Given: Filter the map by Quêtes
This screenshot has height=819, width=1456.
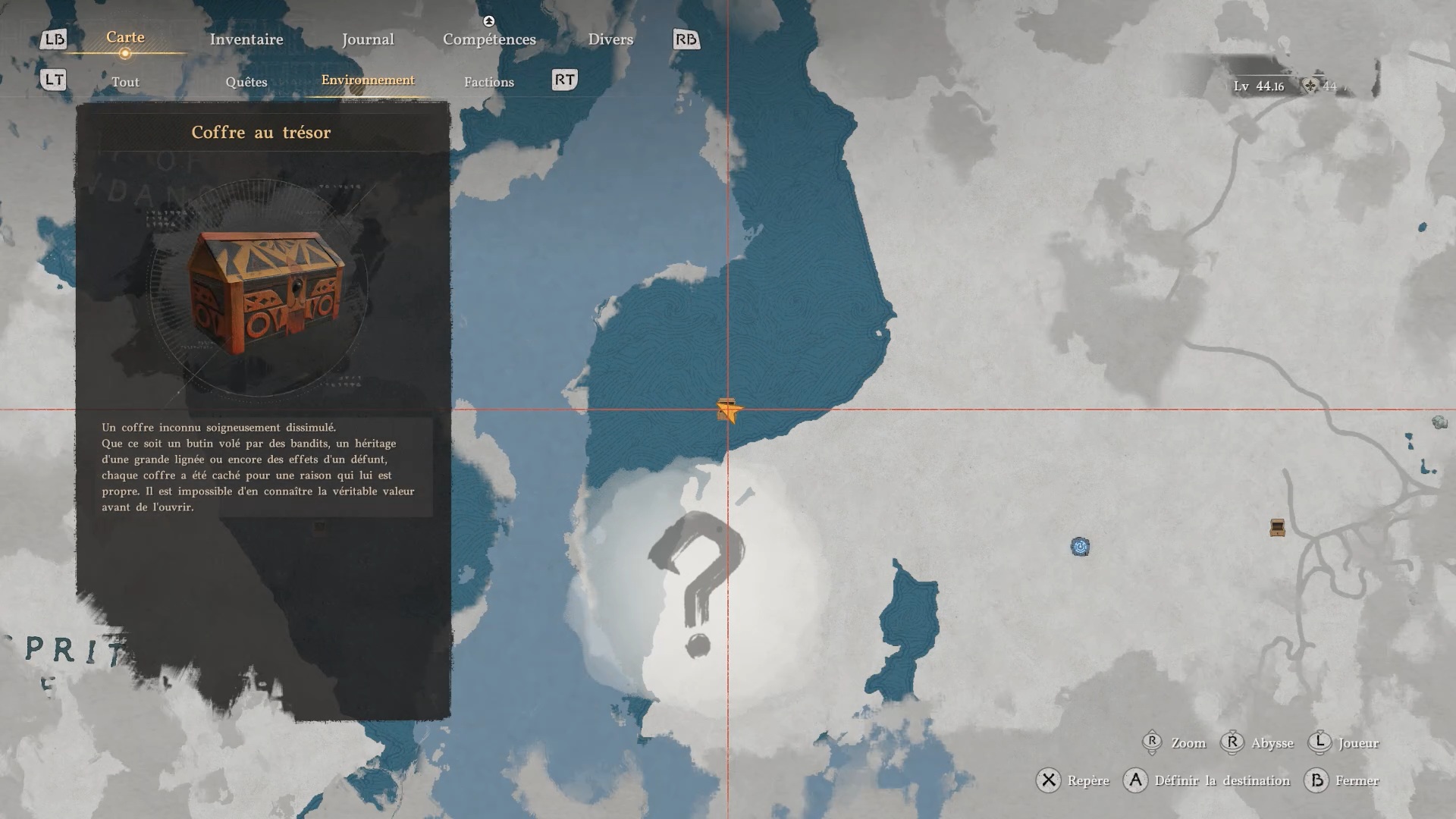Looking at the screenshot, I should (246, 82).
